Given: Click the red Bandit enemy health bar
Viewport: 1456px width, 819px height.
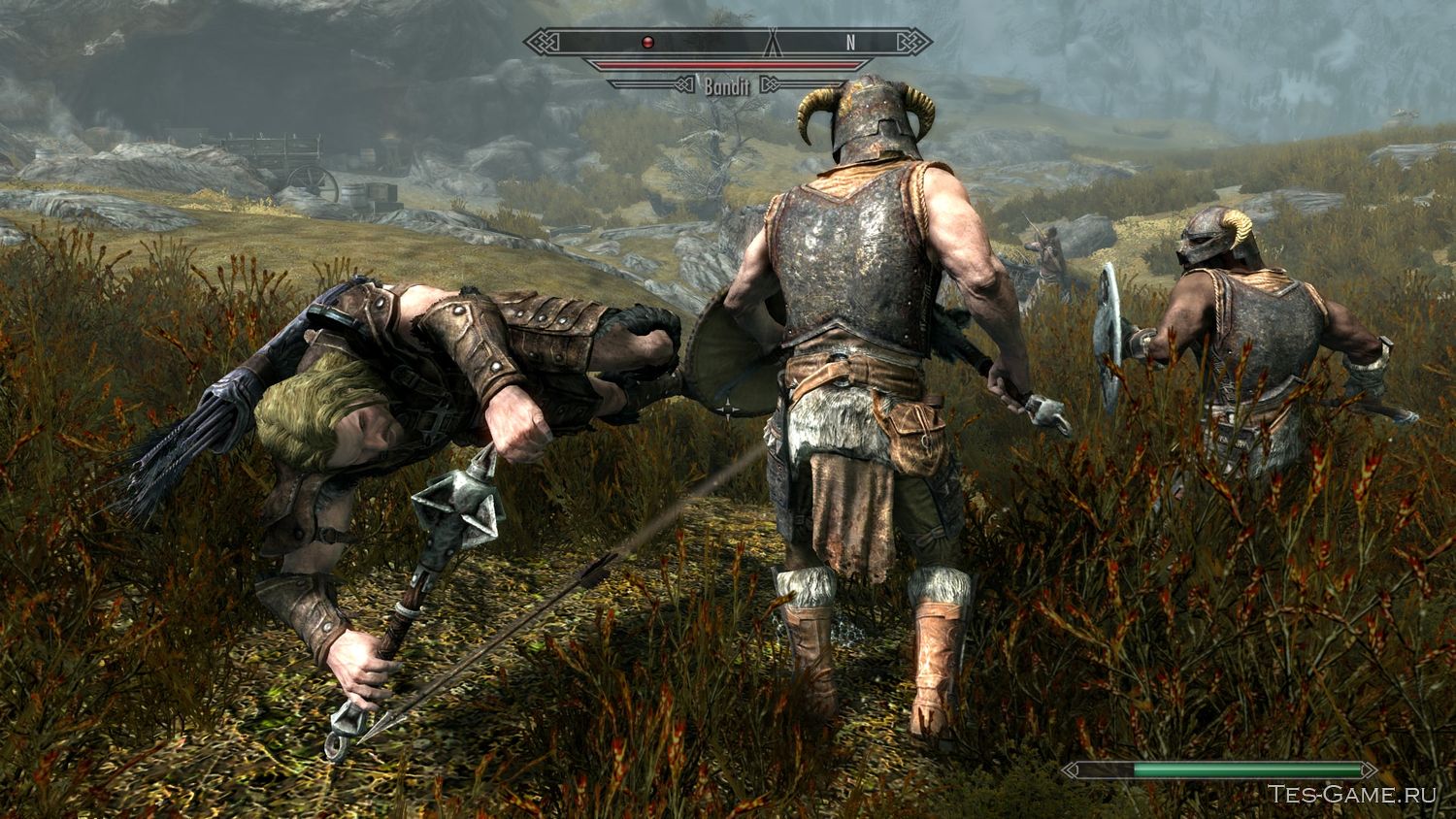Looking at the screenshot, I should (728, 64).
